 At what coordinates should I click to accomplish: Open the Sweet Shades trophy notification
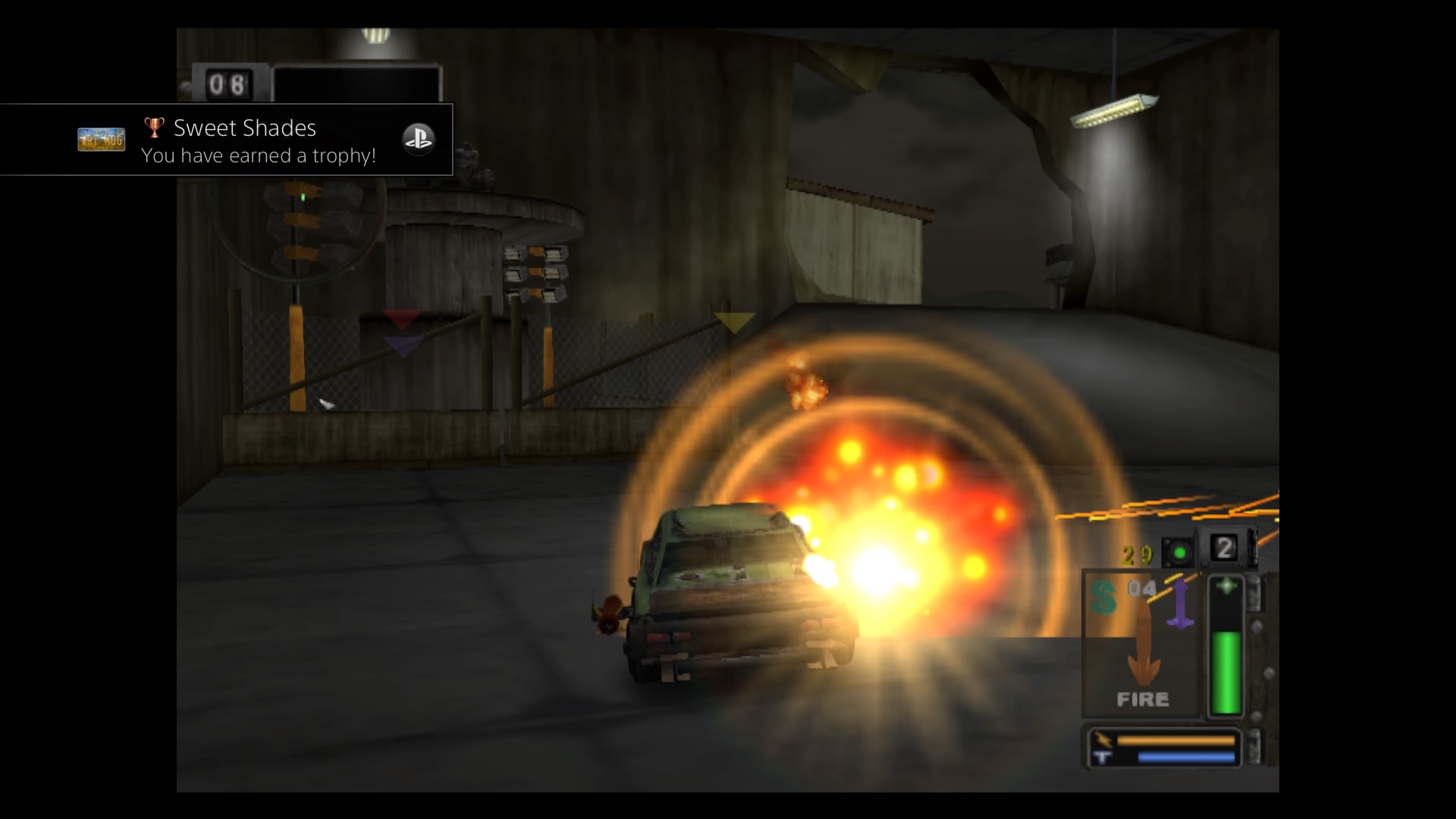coord(227,140)
